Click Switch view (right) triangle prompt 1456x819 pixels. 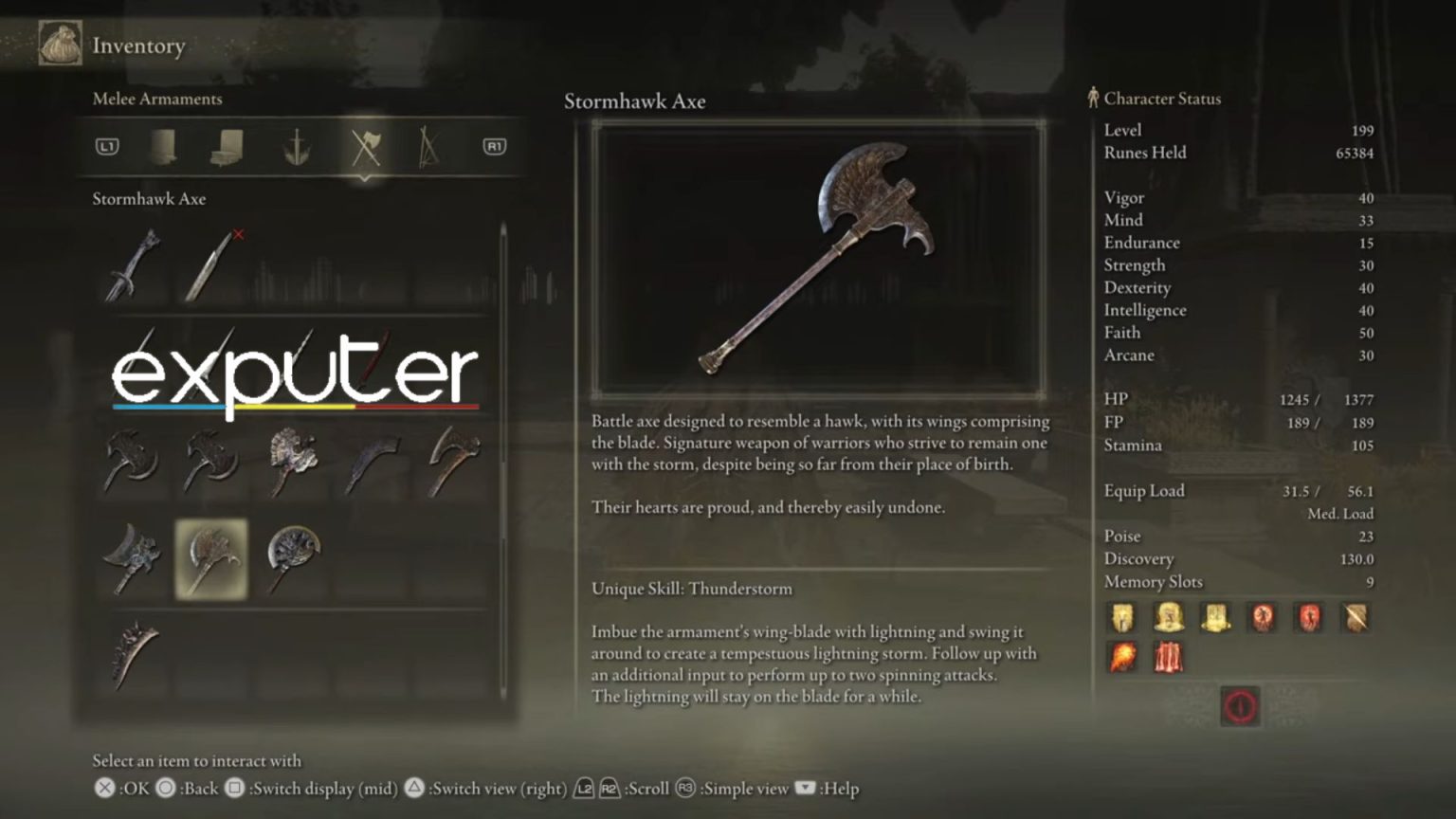412,789
